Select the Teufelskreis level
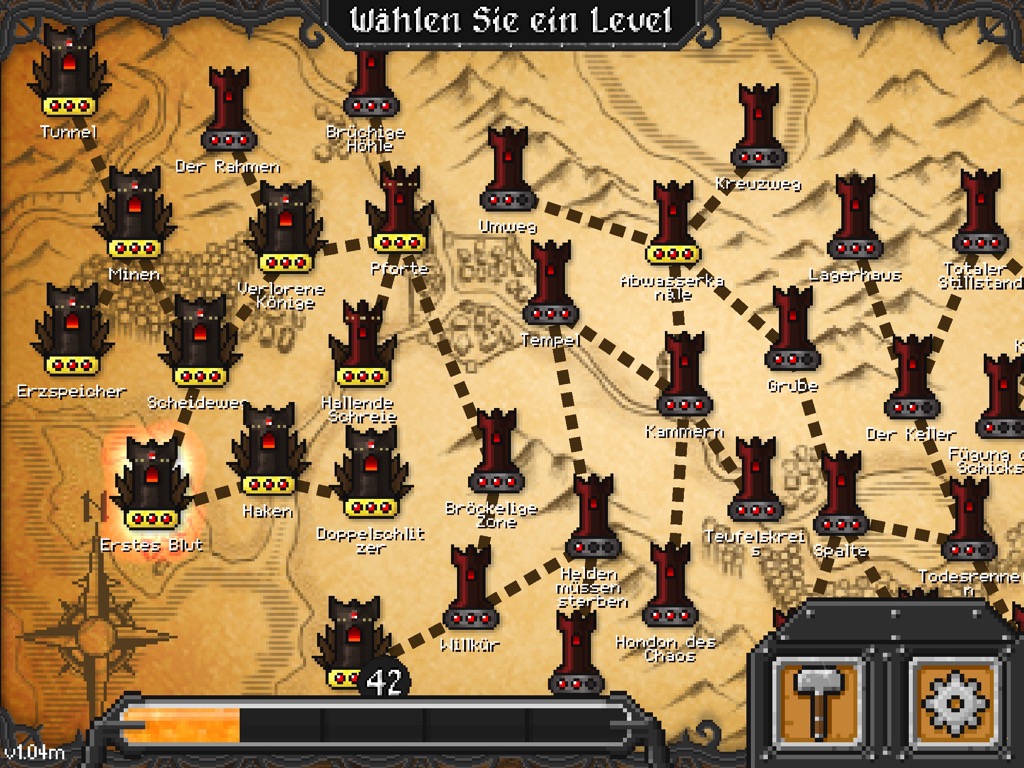1024x768 pixels. (755, 480)
